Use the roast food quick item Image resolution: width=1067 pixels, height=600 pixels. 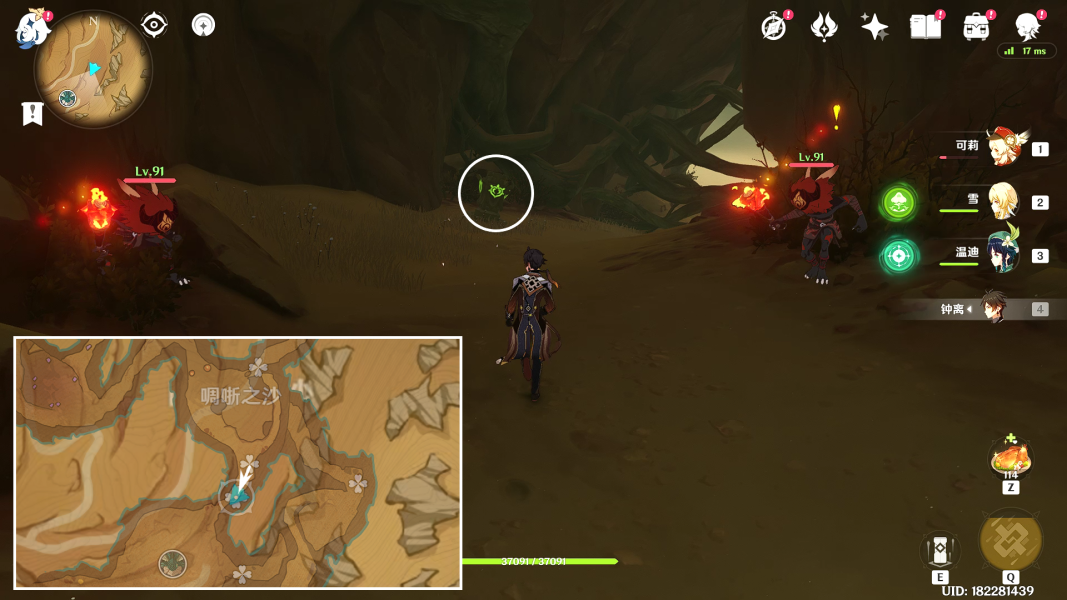1010,459
